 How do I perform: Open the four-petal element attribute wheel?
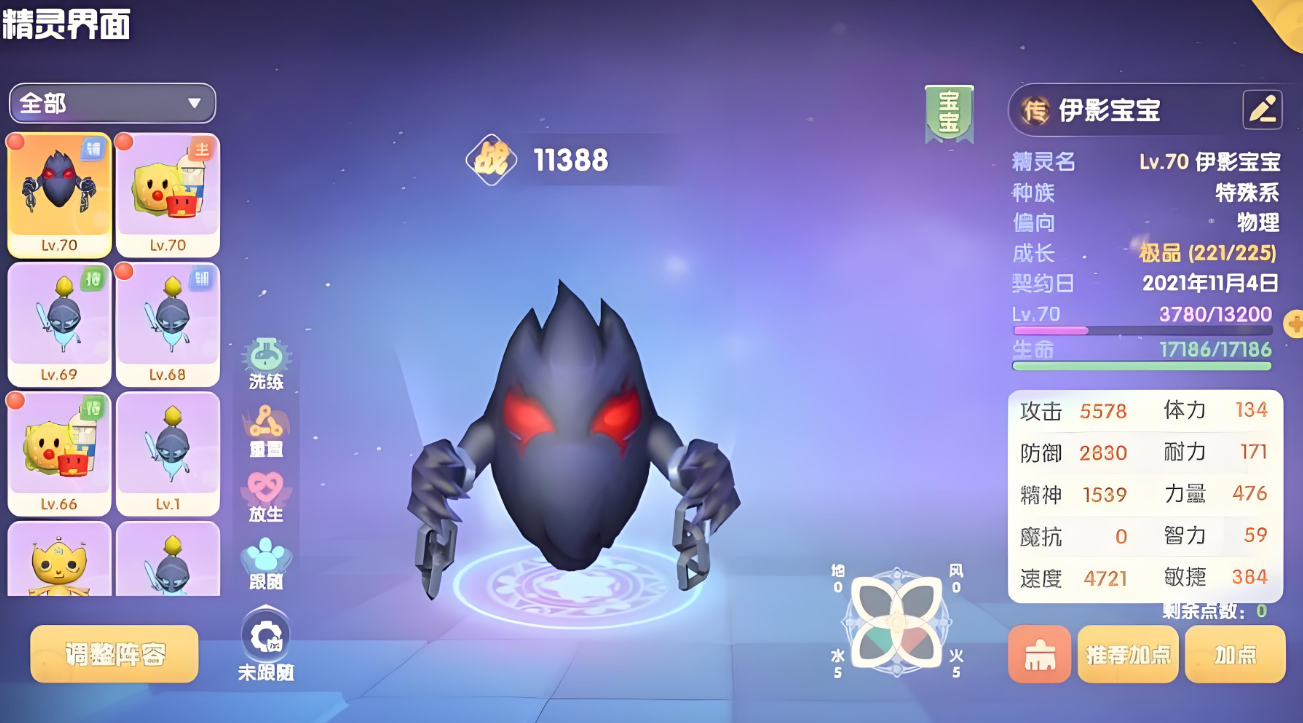(897, 622)
